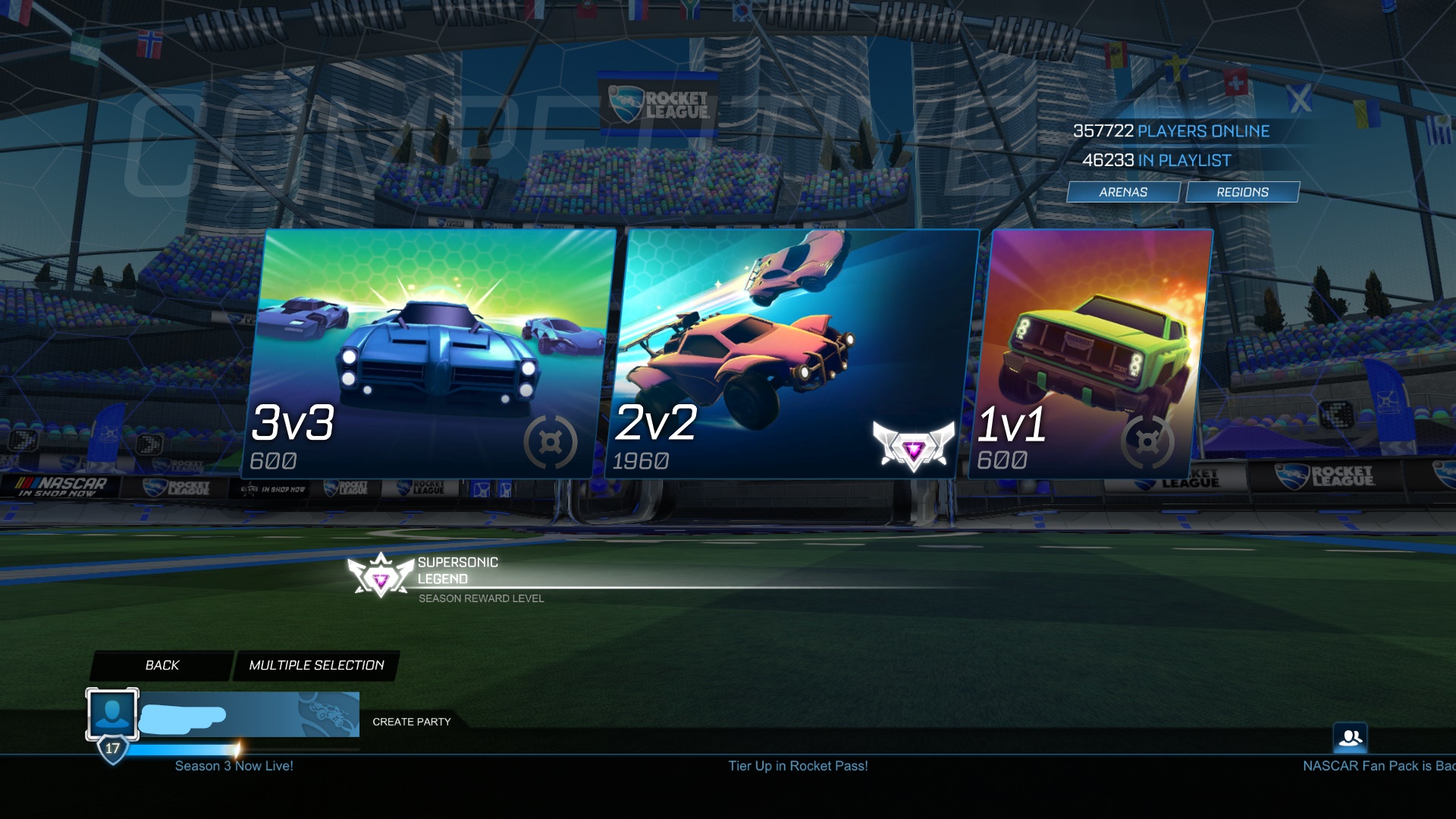1456x819 pixels.
Task: Click the level 17 shield badge
Action: point(112,749)
